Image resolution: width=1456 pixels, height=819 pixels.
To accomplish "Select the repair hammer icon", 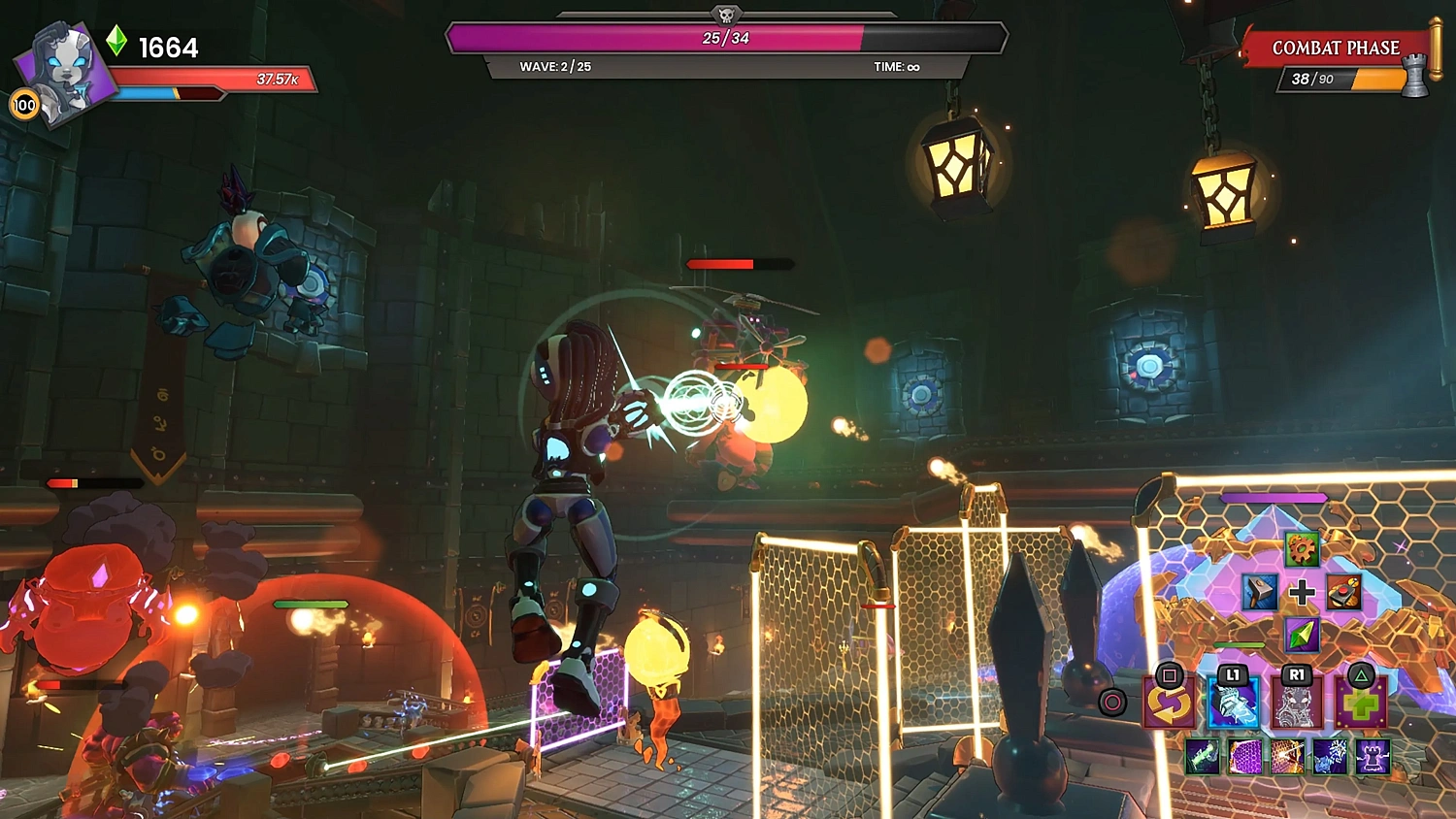I will (1258, 592).
